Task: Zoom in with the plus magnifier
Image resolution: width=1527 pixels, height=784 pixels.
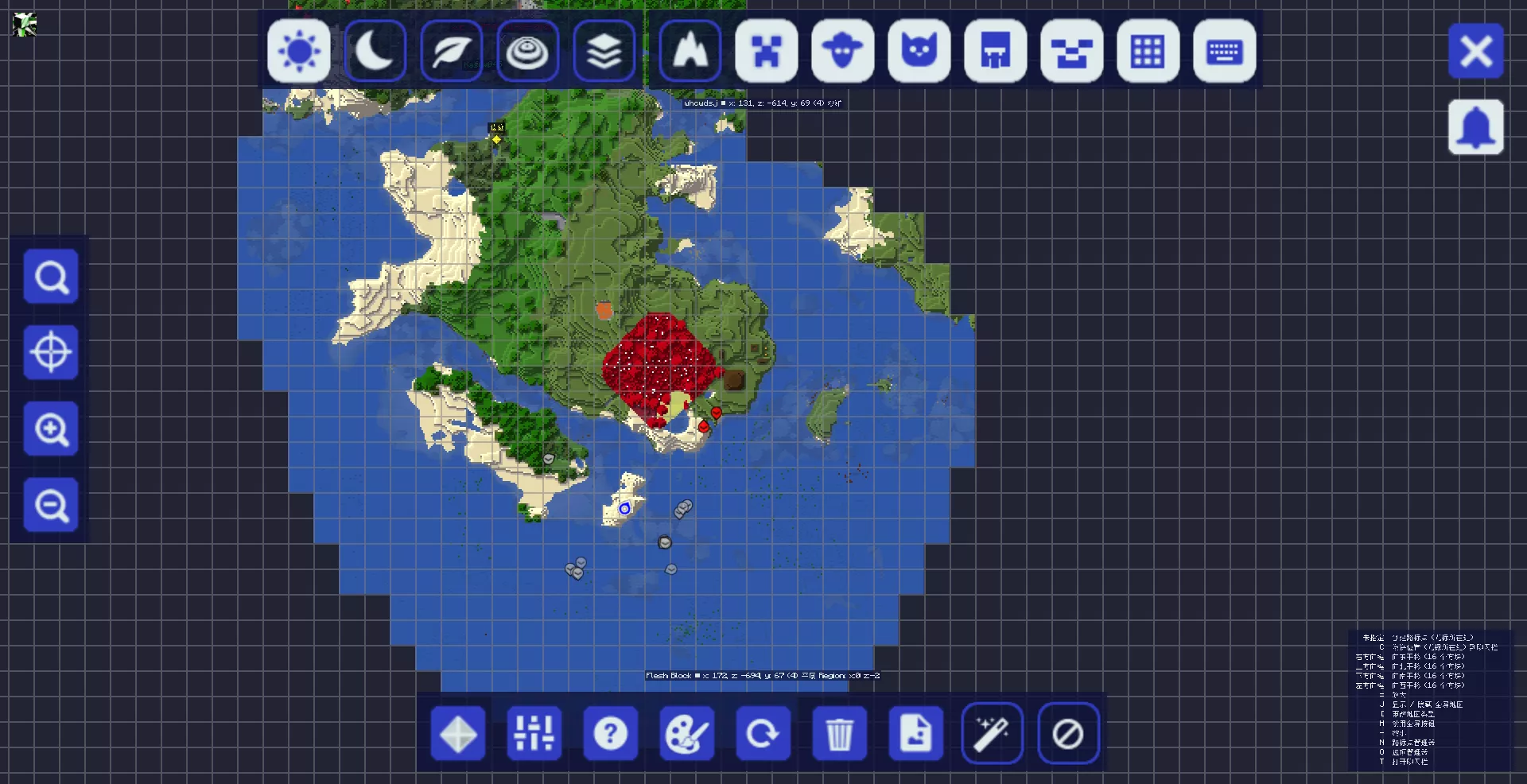Action: tap(51, 429)
